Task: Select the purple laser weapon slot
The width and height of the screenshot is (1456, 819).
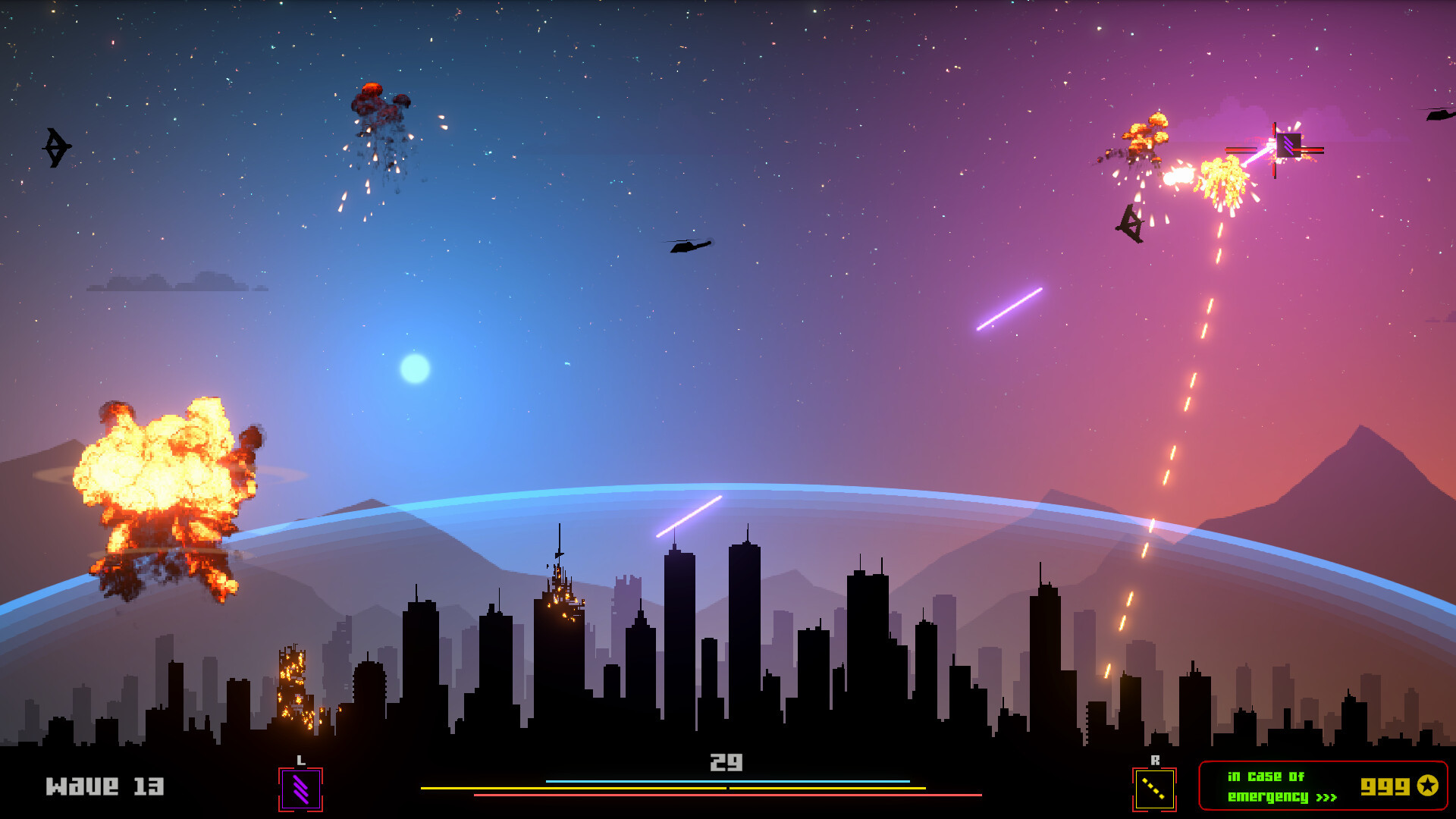Action: tap(300, 789)
